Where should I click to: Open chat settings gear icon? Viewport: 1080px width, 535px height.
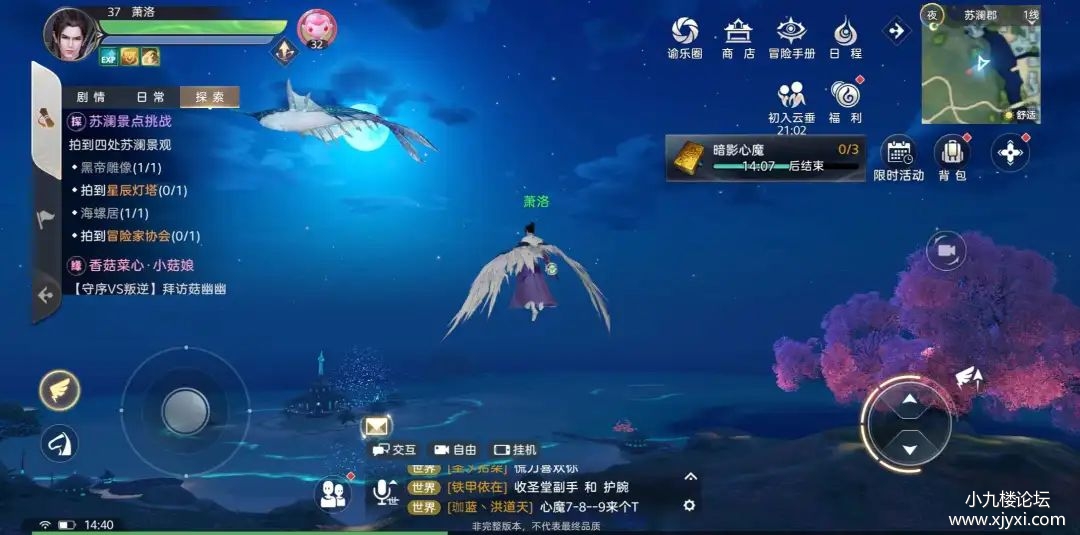click(689, 506)
